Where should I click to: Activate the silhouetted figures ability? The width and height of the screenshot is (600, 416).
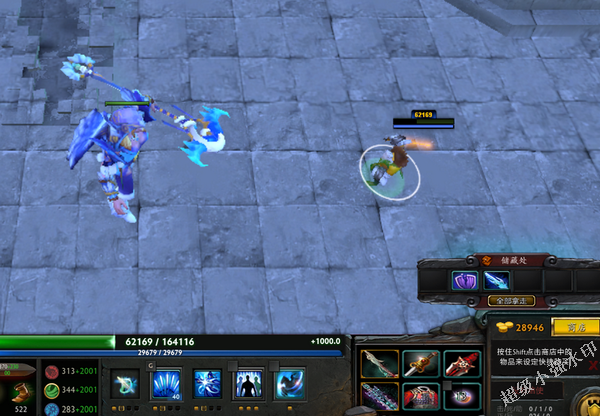click(x=248, y=384)
